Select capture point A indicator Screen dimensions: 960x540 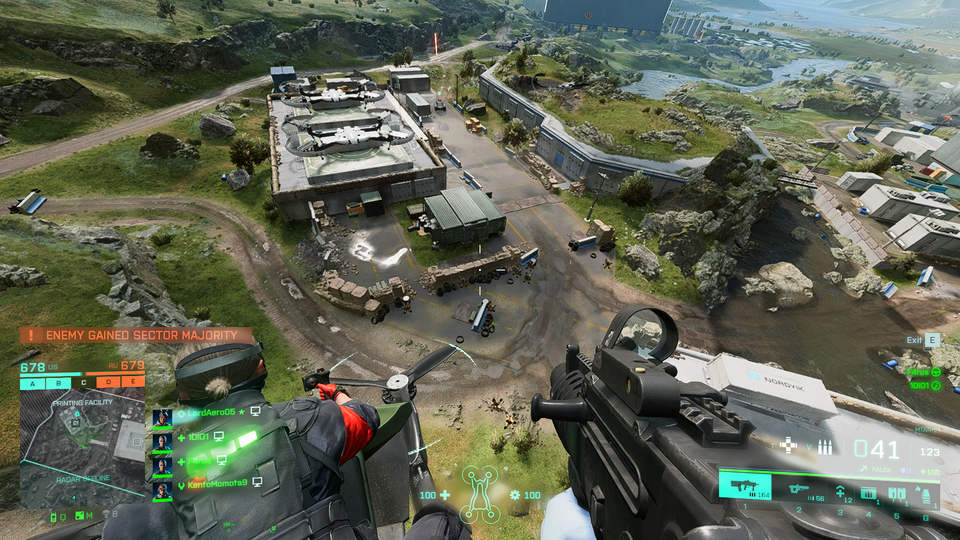[x=32, y=383]
